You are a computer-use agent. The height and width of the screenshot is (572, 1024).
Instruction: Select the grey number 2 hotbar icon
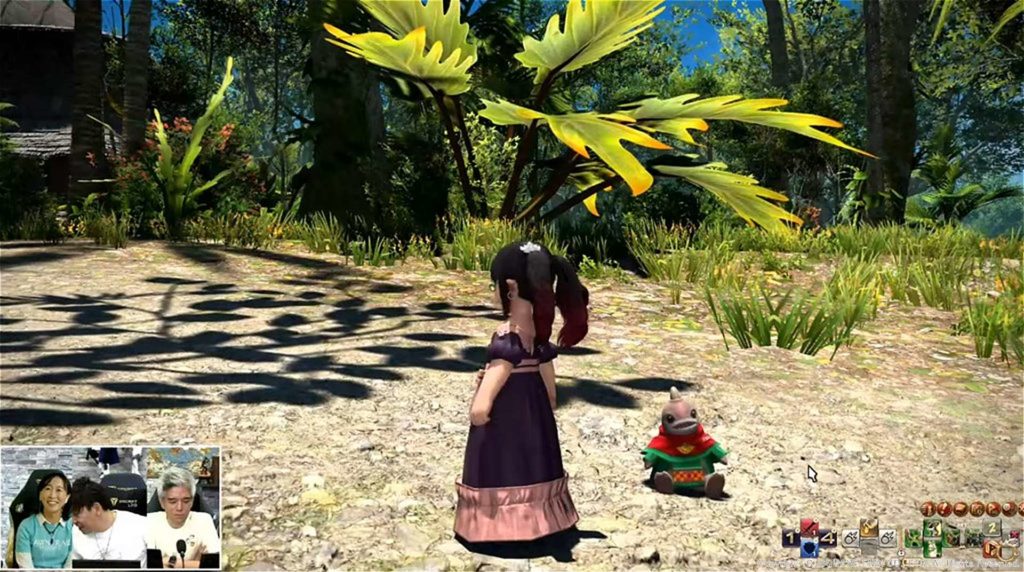click(991, 528)
